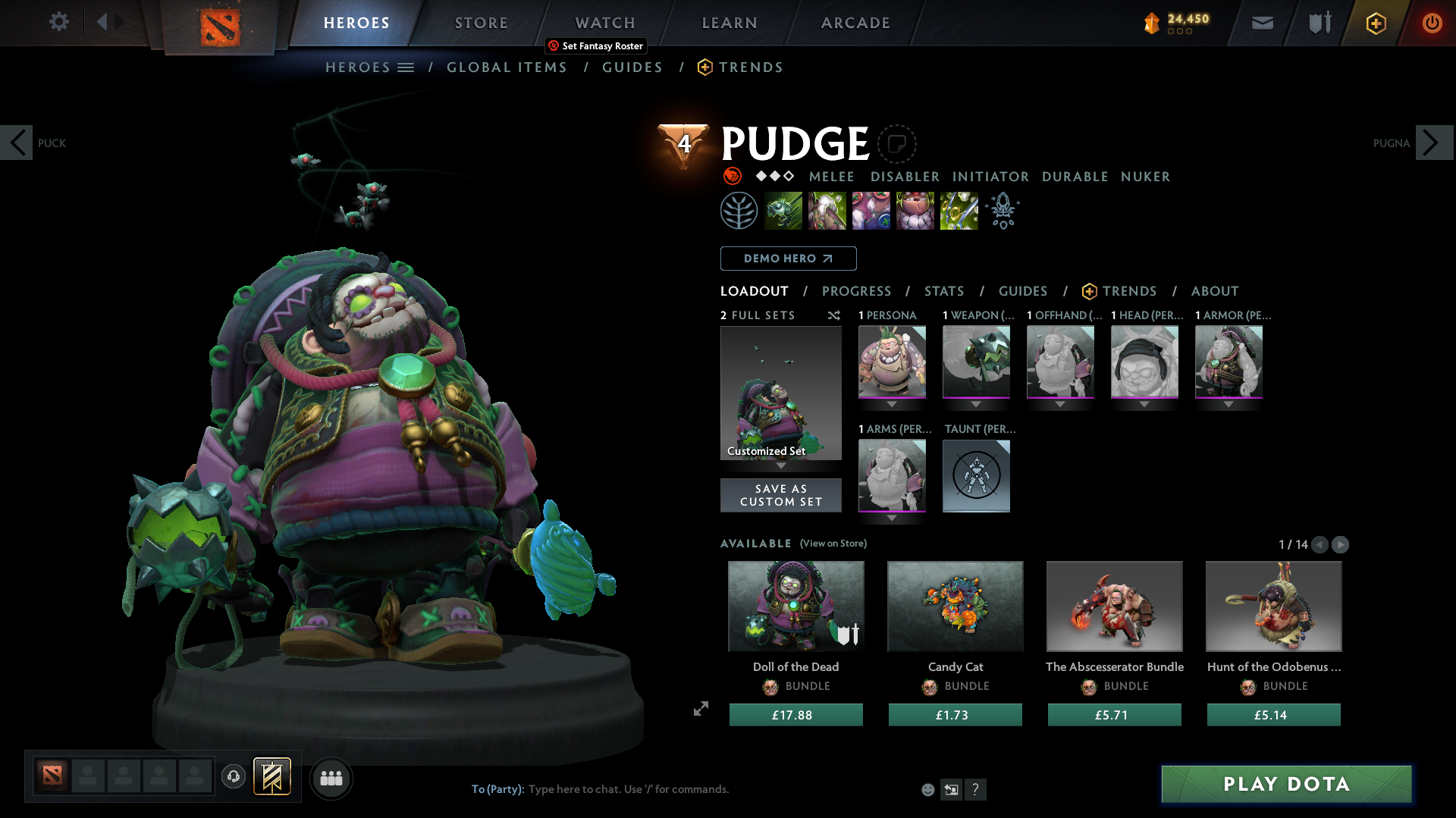Viewport: 1456px width, 818px height.
Task: Switch to the PROGRESS tab
Action: point(857,291)
